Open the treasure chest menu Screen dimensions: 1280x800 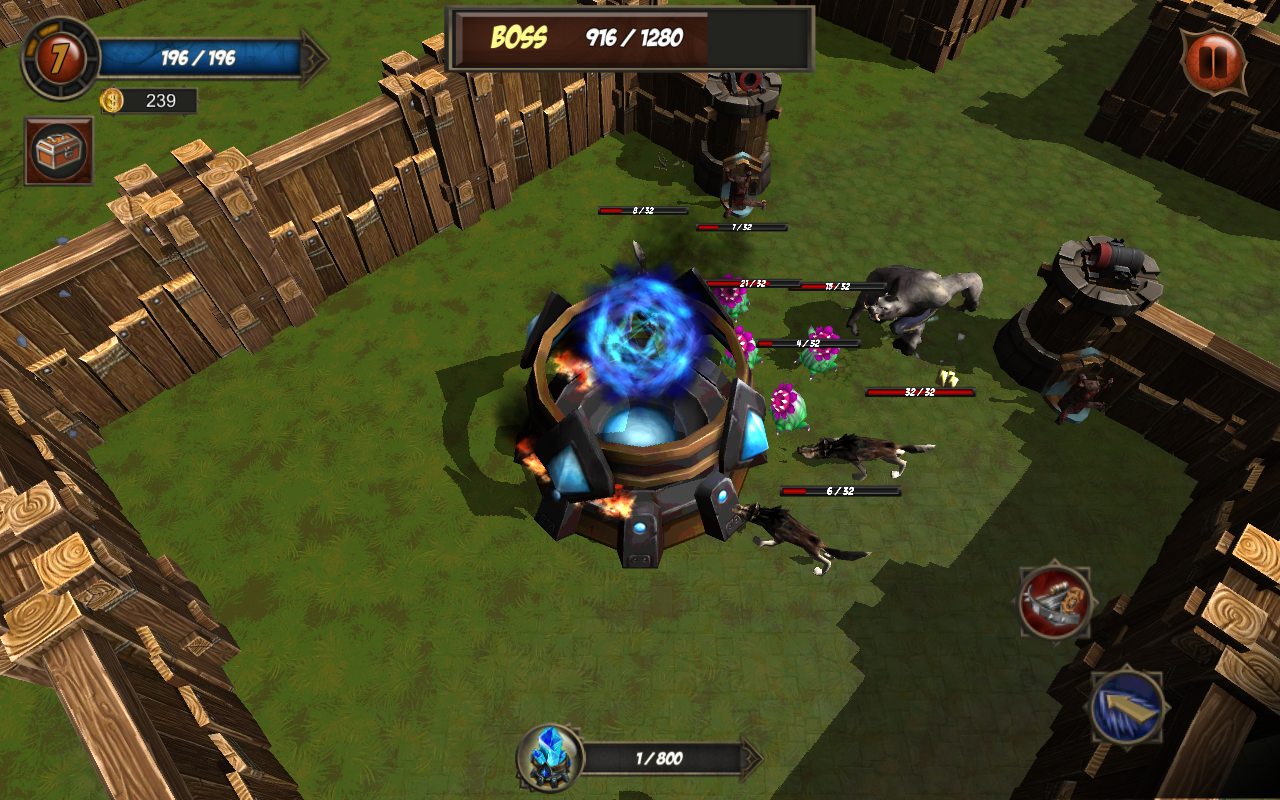click(59, 151)
